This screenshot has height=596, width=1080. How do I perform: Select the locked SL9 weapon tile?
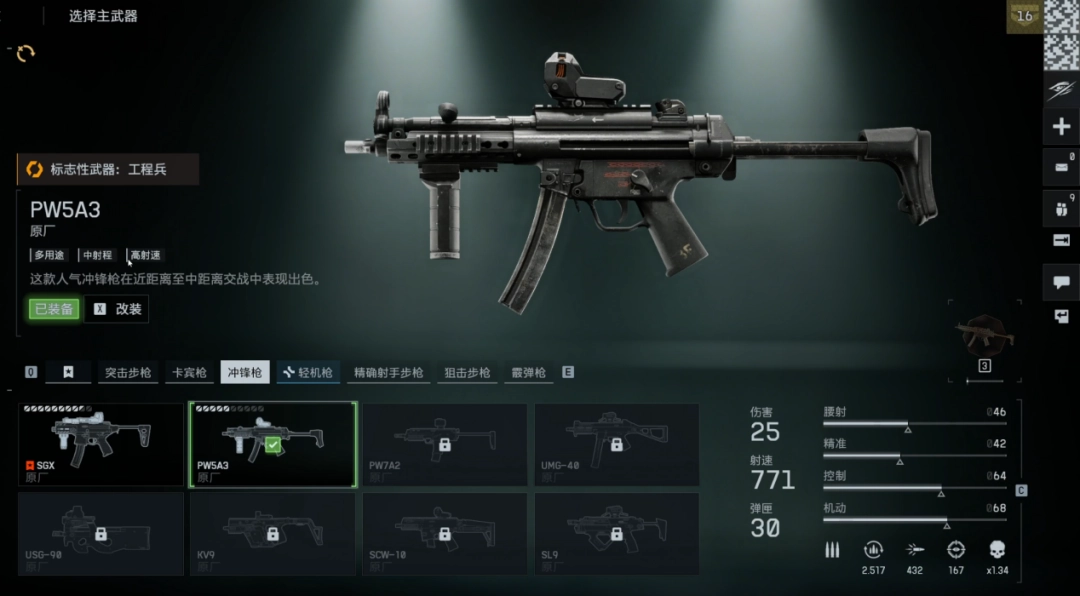[616, 533]
